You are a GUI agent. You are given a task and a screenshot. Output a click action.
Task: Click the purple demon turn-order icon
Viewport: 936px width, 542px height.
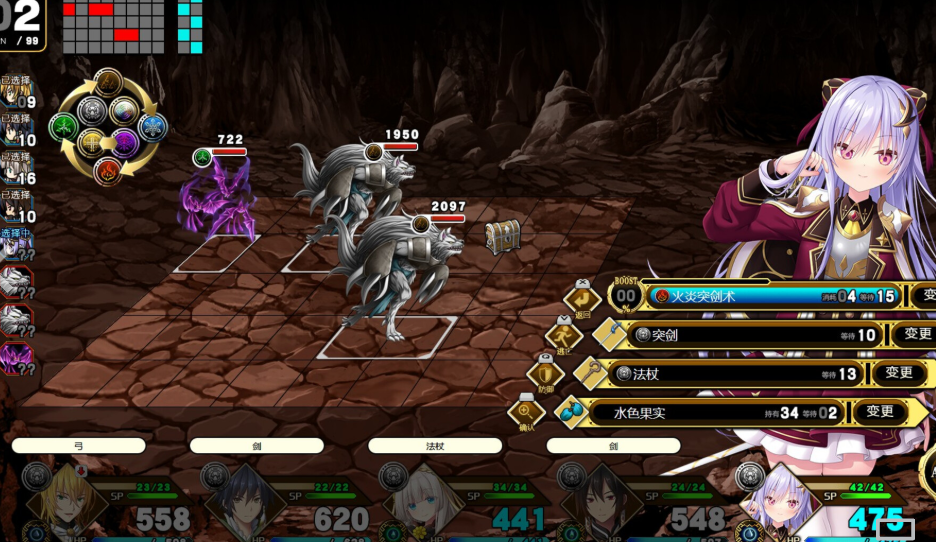tap(14, 357)
